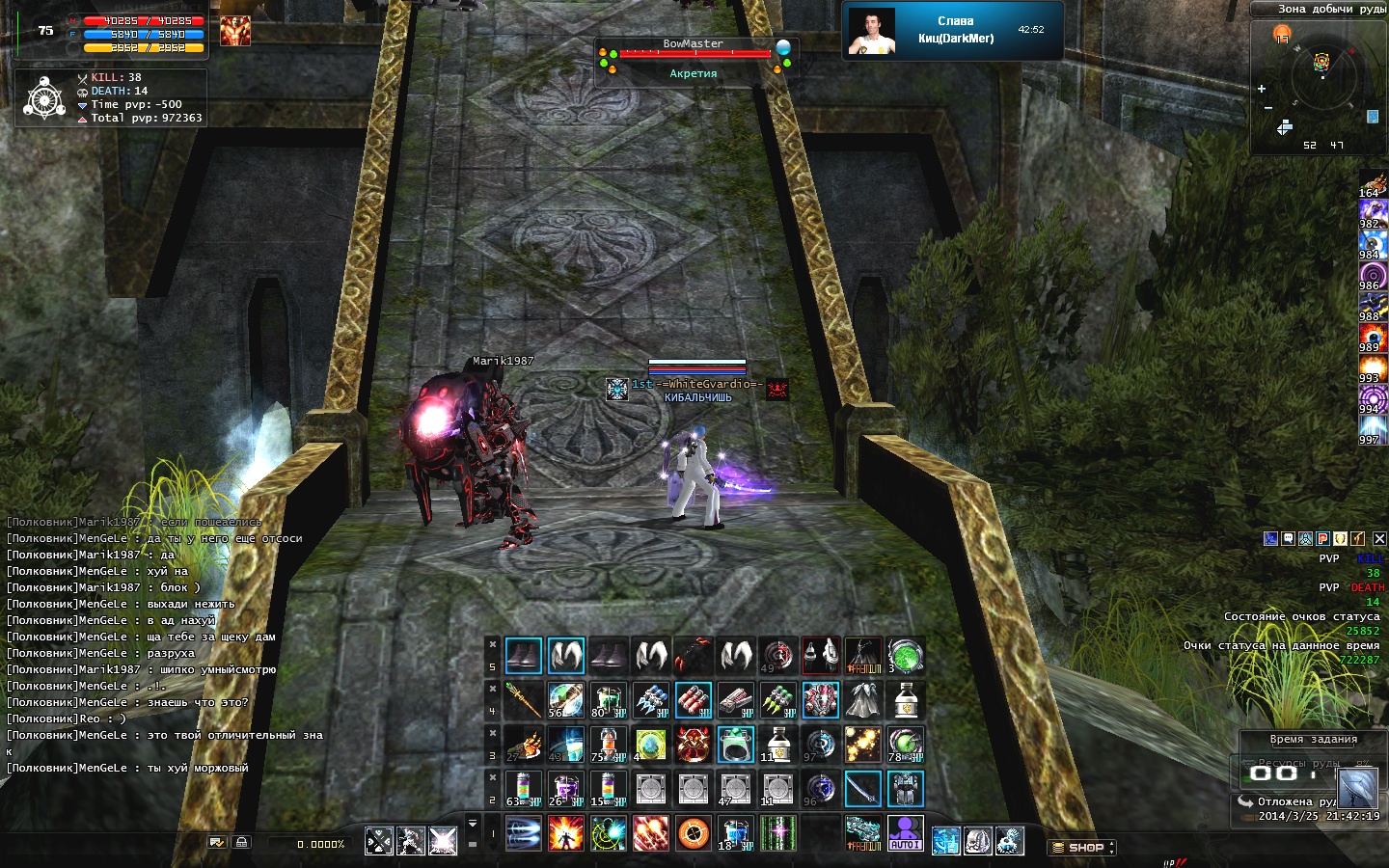Click the red P icon above PVP stats
This screenshot has height=868, width=1389.
pyautogui.click(x=1323, y=539)
